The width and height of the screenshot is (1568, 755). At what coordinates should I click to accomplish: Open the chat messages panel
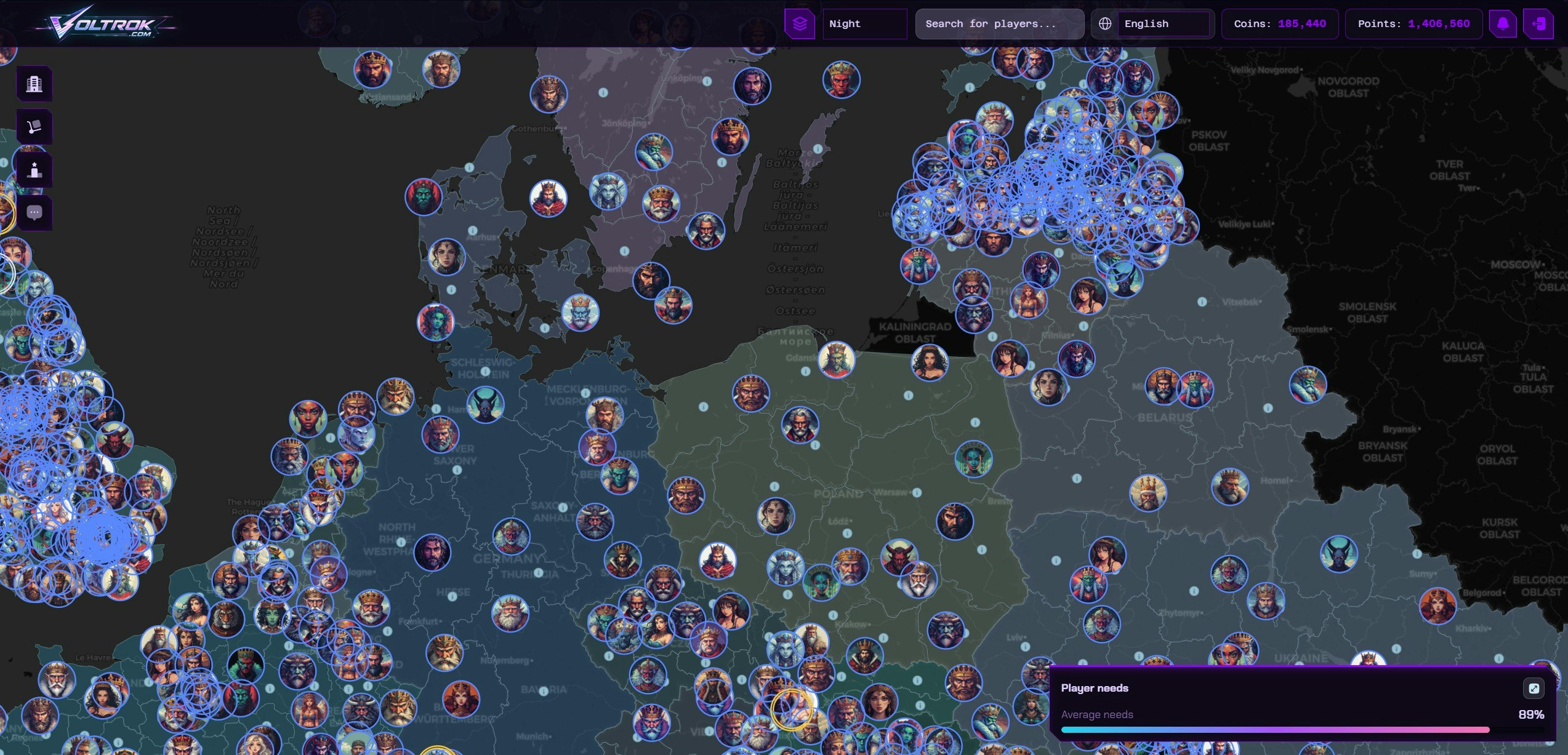34,212
